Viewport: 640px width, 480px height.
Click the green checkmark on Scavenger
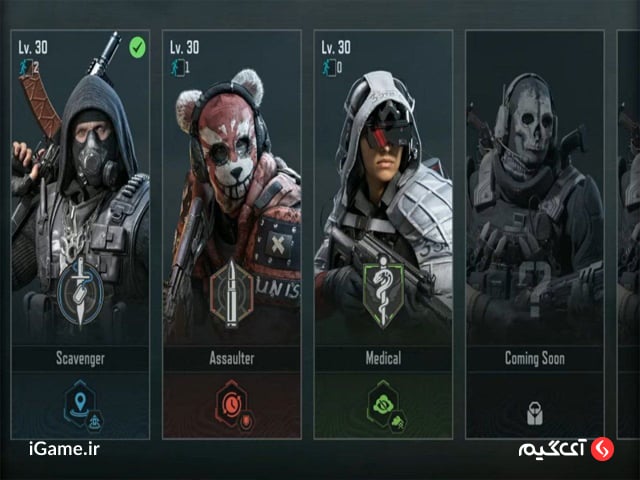(138, 46)
